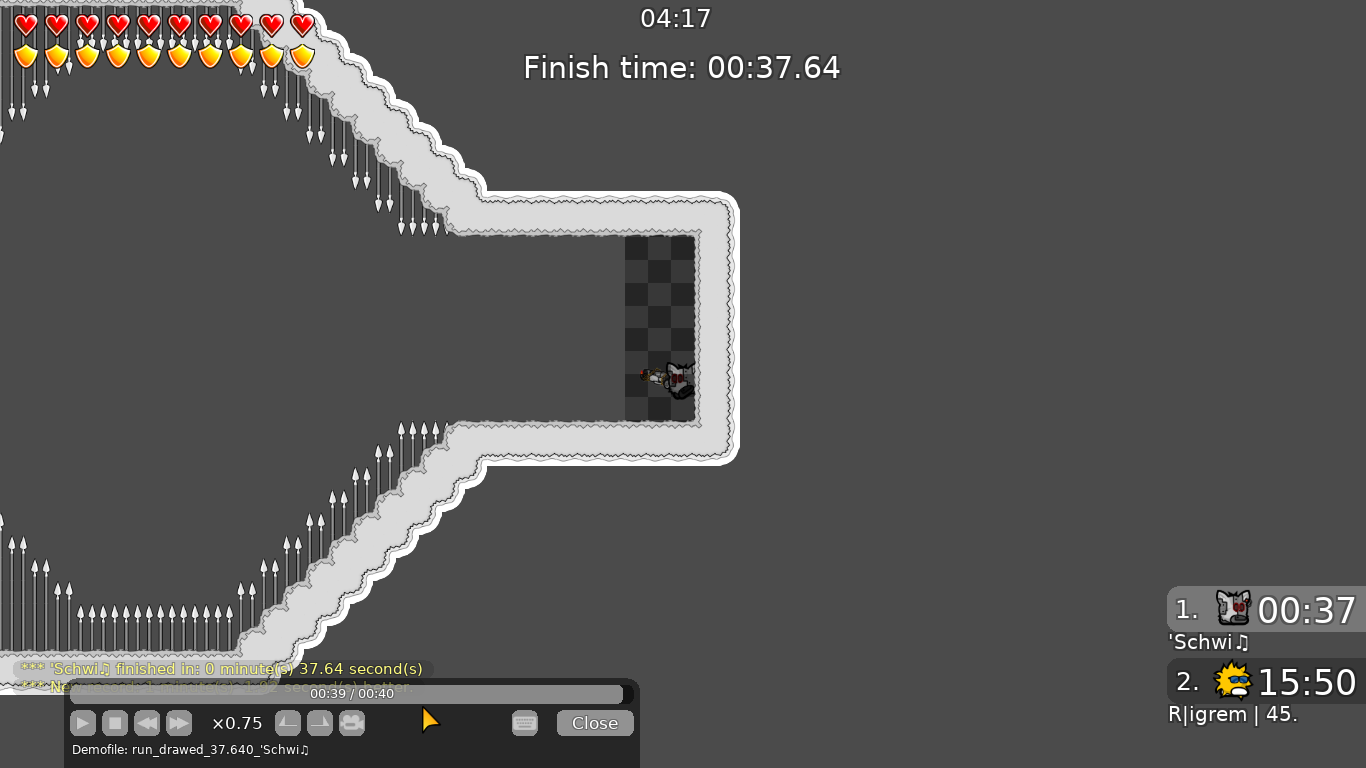Close the demo player
Image resolution: width=1366 pixels, height=768 pixels.
coord(594,722)
